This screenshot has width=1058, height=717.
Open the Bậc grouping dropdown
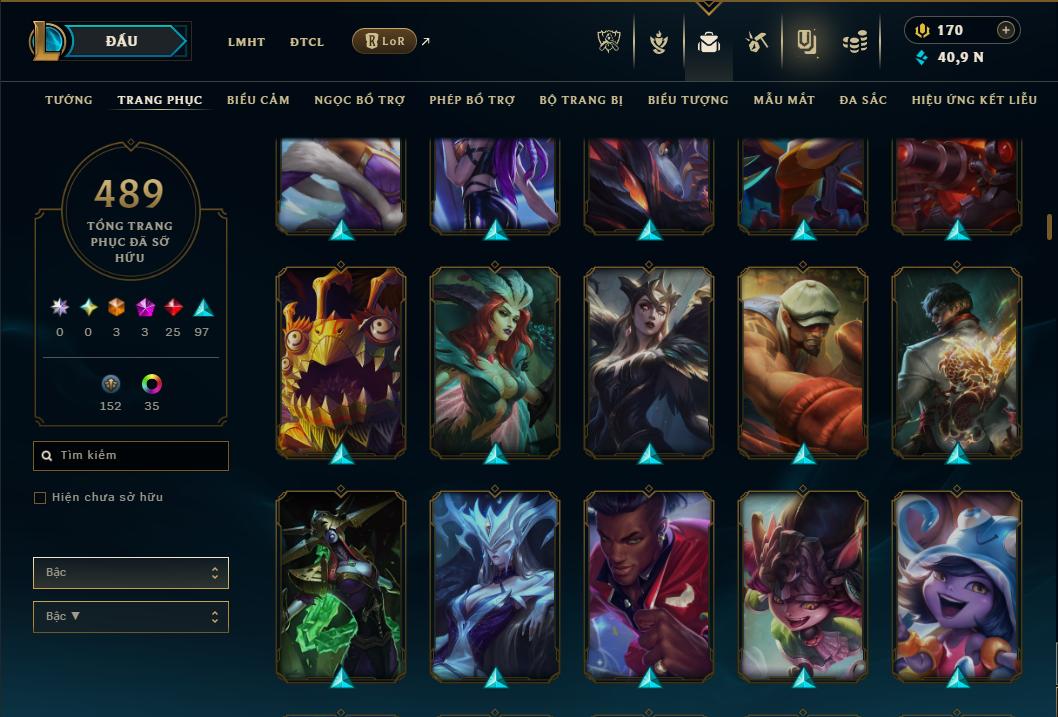tap(131, 573)
